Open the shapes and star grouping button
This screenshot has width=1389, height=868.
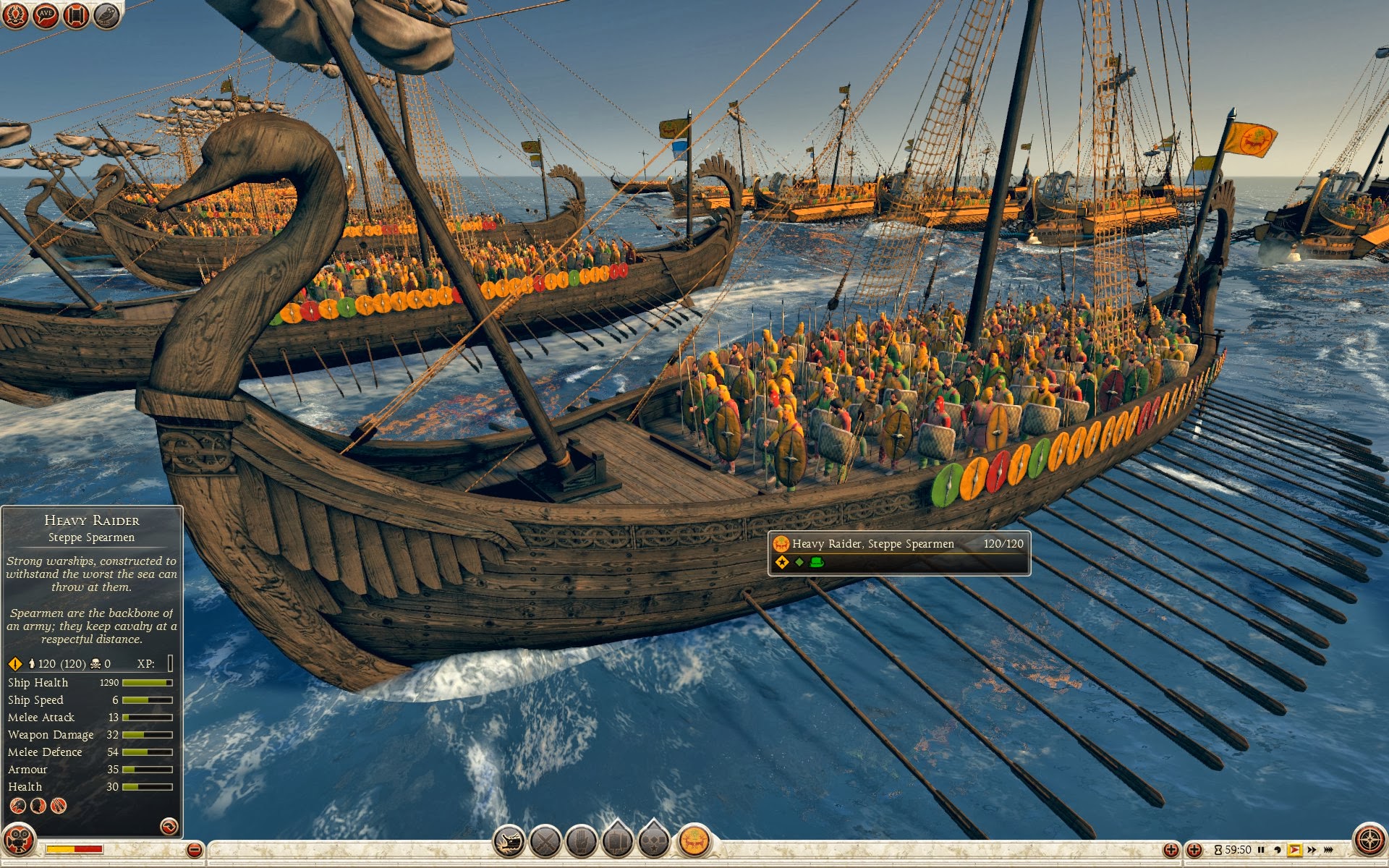click(x=654, y=841)
